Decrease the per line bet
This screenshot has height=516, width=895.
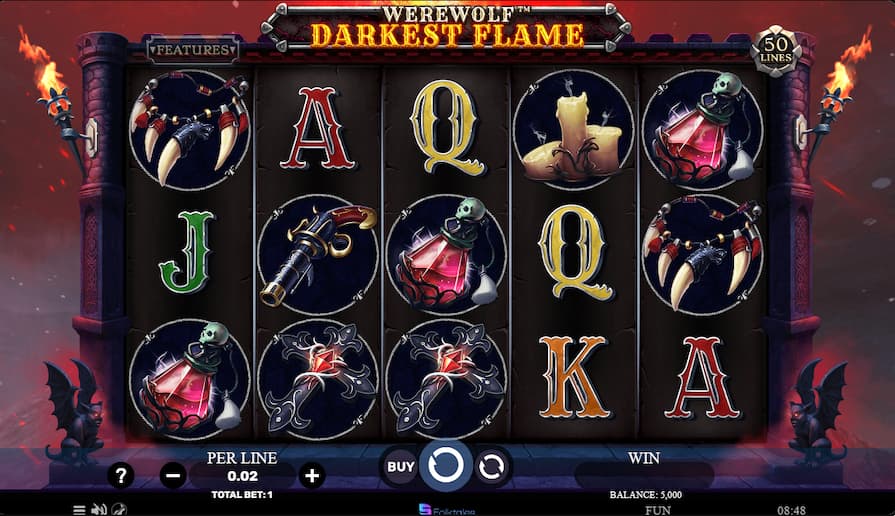(x=173, y=476)
